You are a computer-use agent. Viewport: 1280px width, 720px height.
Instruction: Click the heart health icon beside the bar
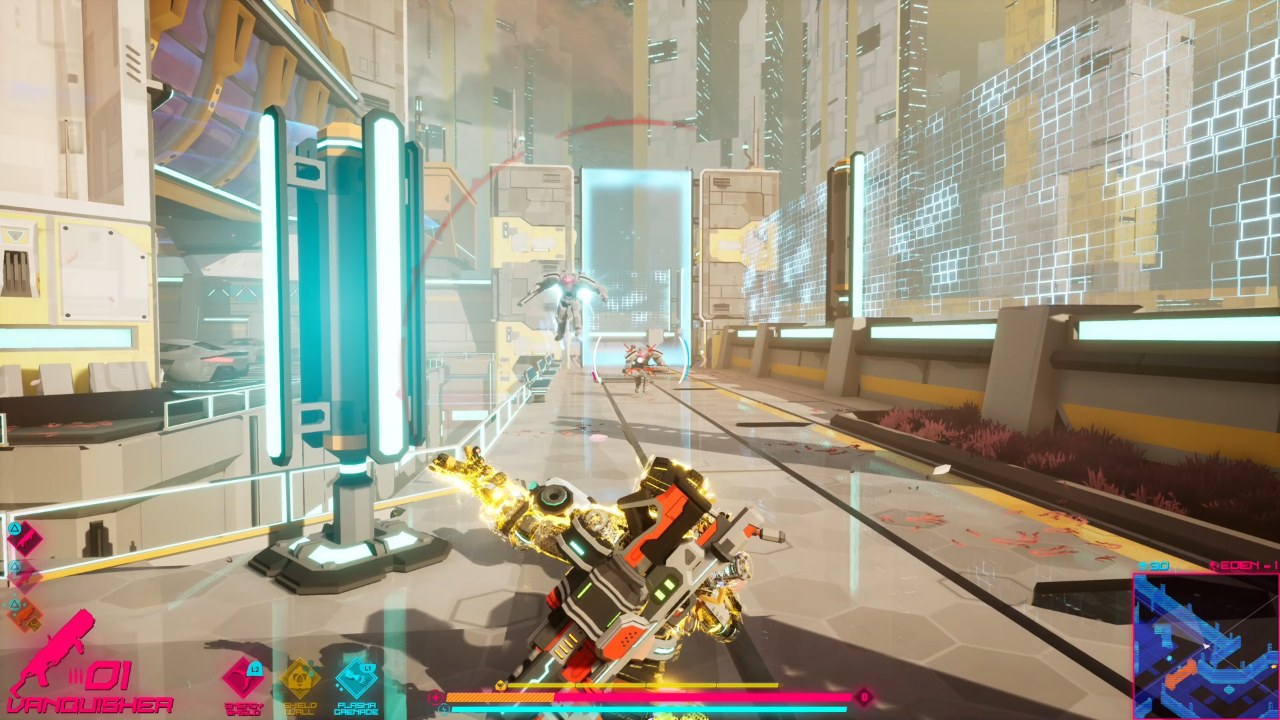coord(435,696)
